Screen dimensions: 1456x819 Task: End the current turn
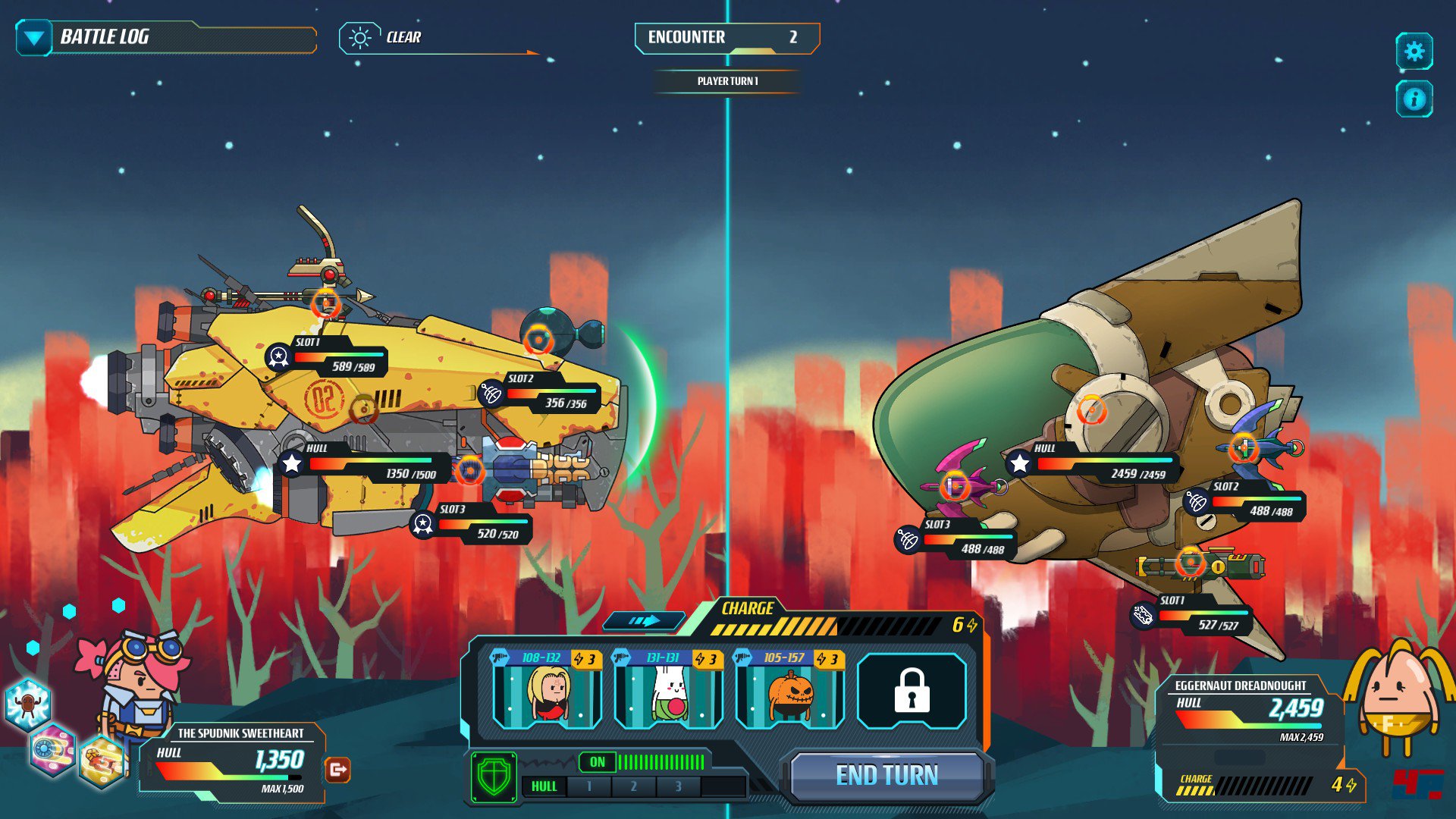pos(886,775)
